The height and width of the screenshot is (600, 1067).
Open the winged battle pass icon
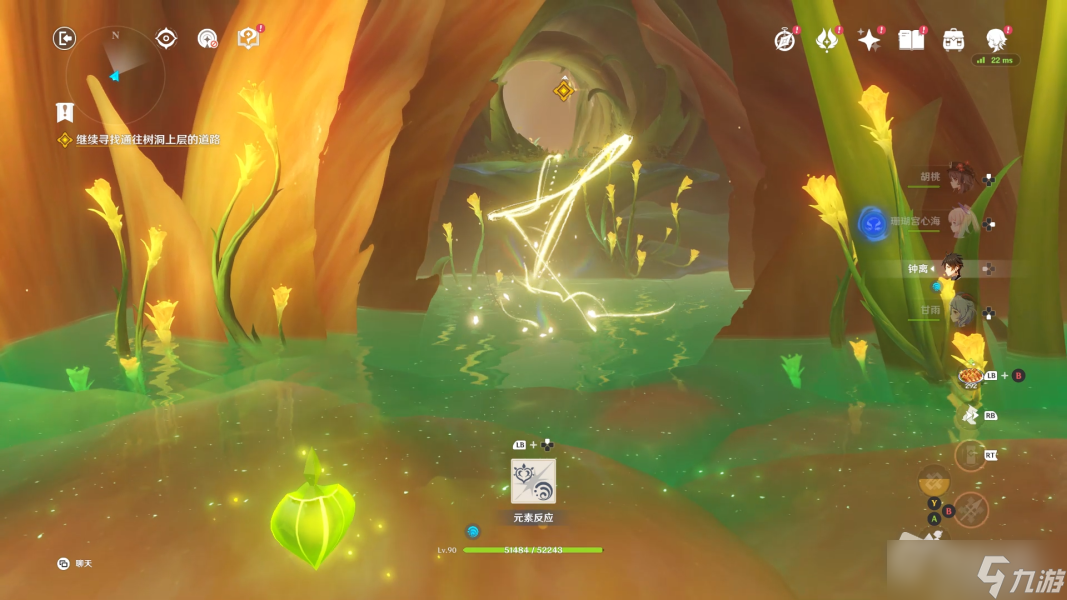(827, 39)
